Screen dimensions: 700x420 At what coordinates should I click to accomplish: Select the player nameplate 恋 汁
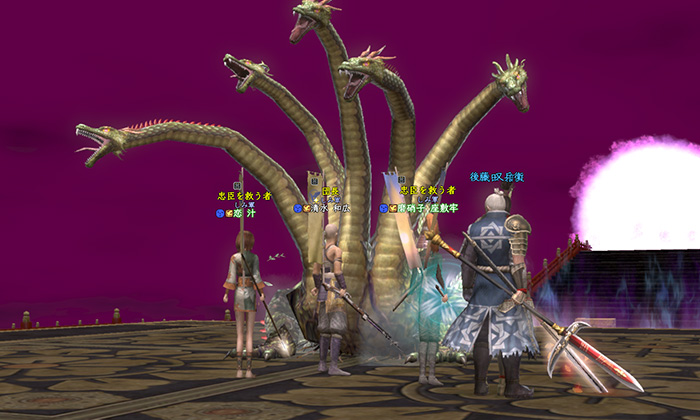(x=245, y=213)
